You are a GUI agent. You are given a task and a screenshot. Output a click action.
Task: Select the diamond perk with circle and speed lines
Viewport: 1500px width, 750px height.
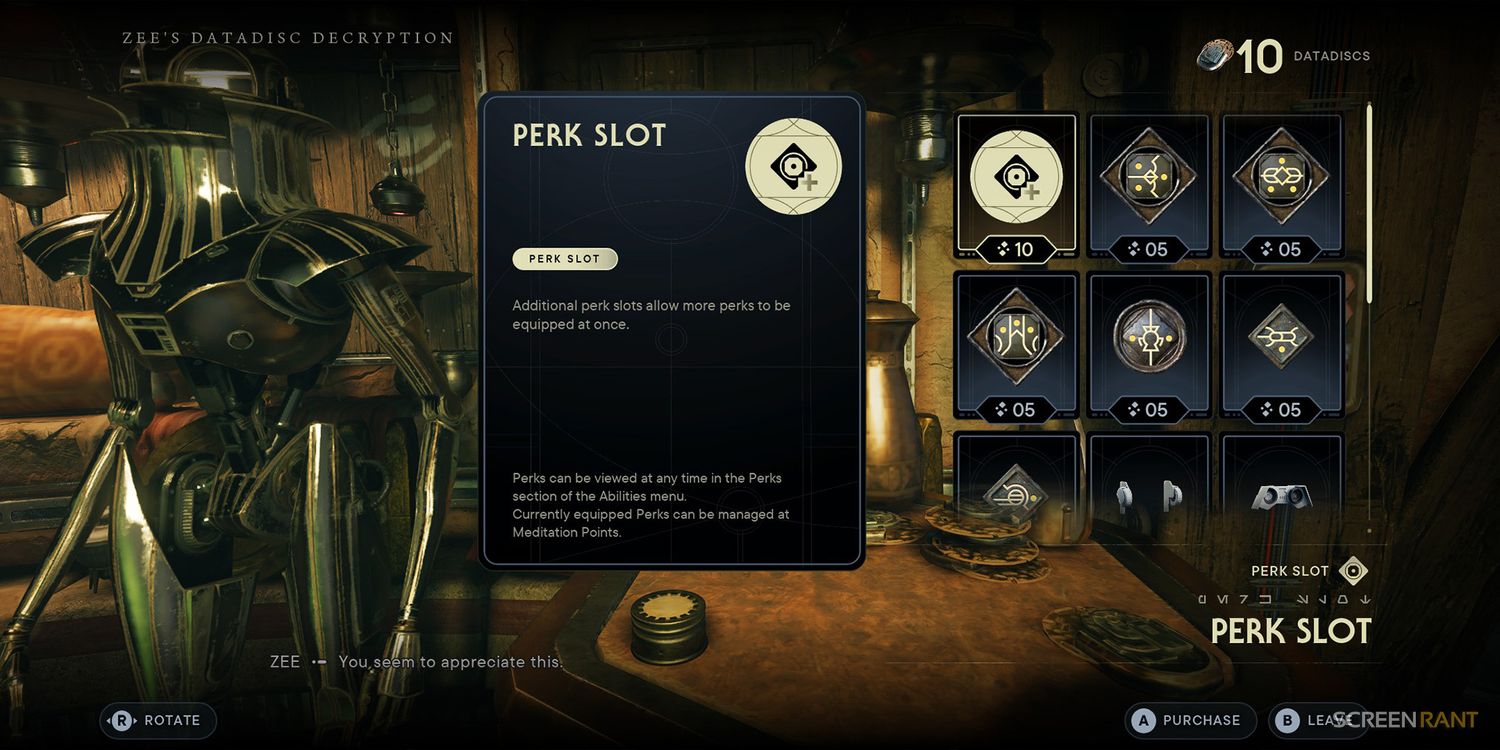tap(1016, 490)
